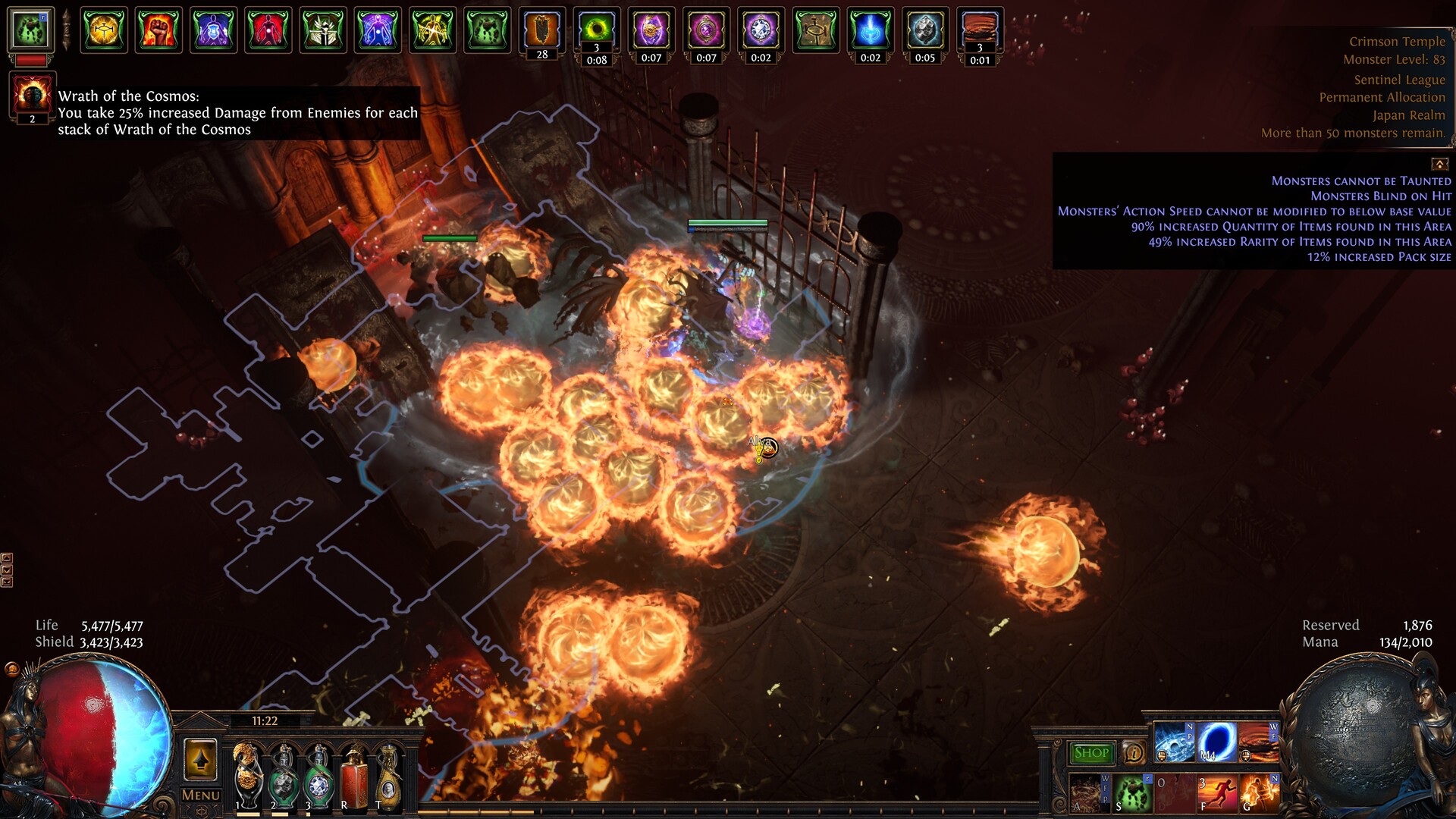The image size is (1456, 819).
Task: Activate the fiery figure skill bound to G
Action: point(1260,793)
